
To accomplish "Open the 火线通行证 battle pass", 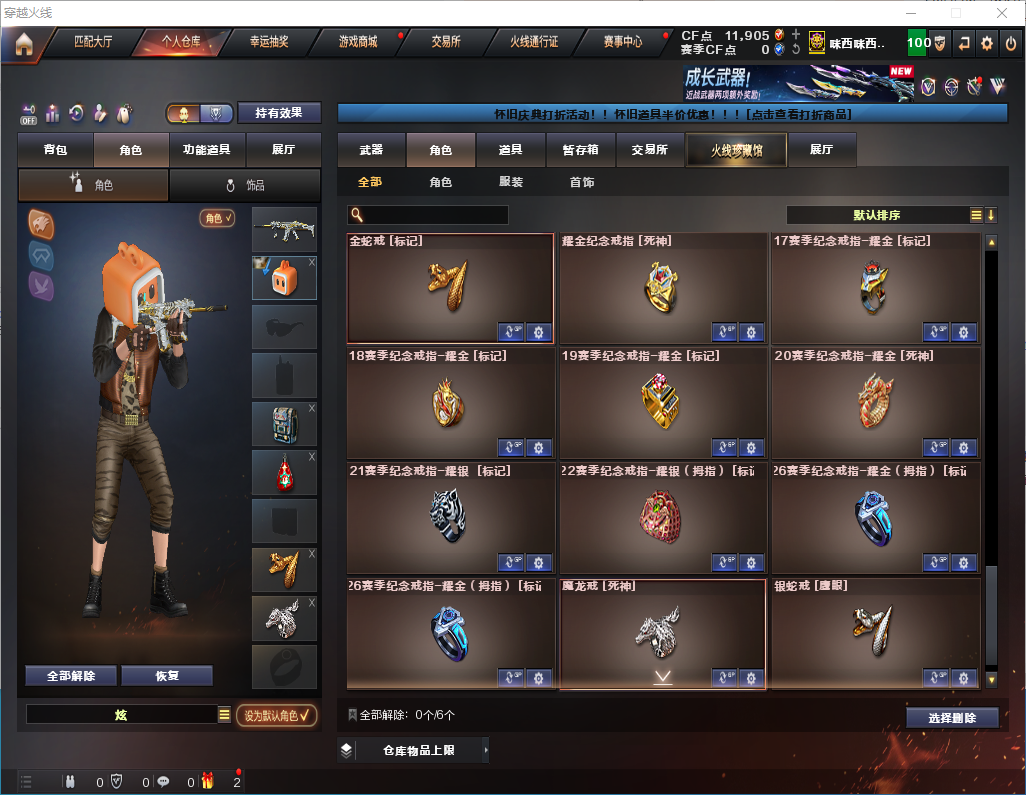I will click(x=534, y=43).
